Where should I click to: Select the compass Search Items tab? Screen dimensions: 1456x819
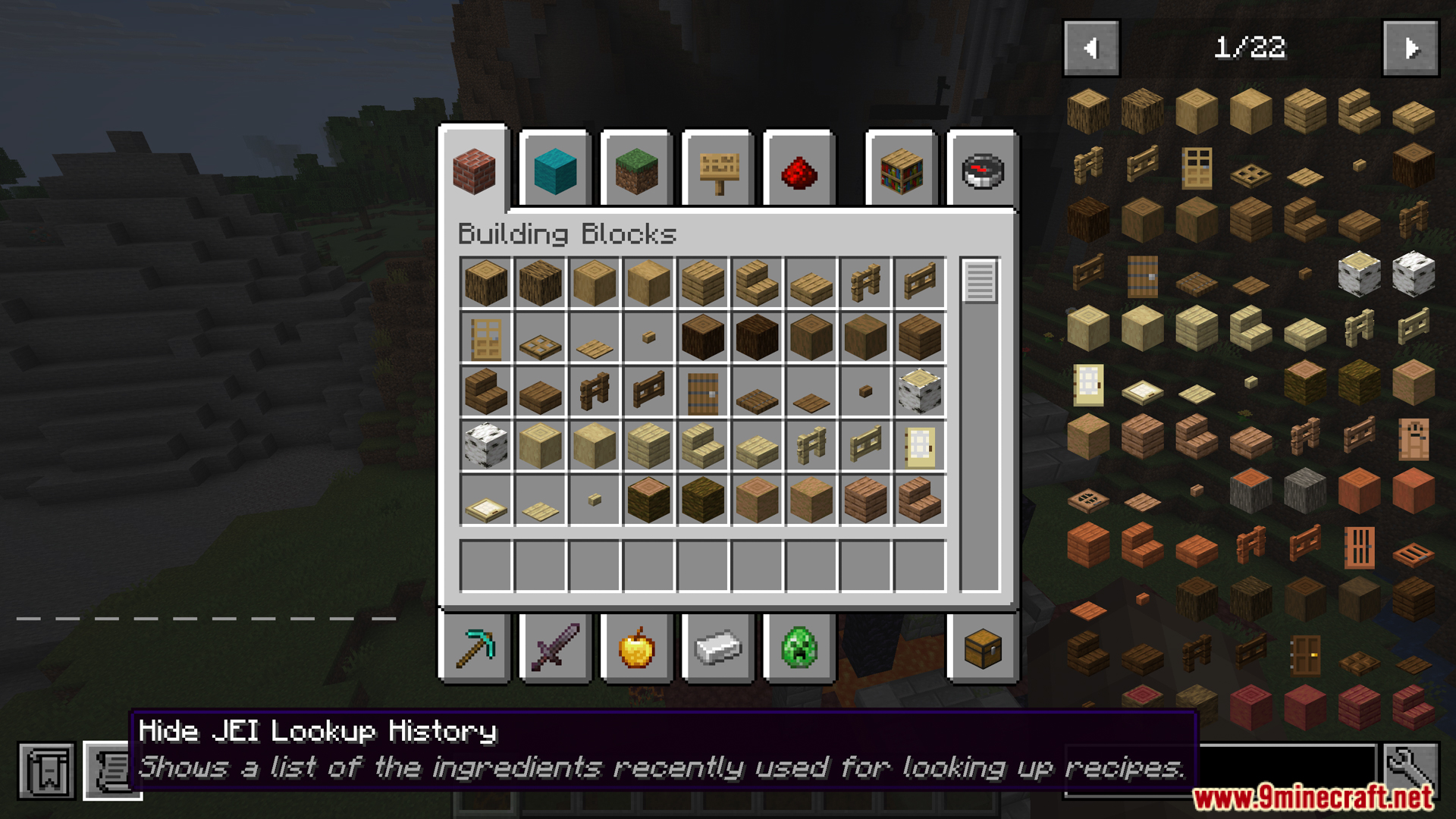[982, 171]
